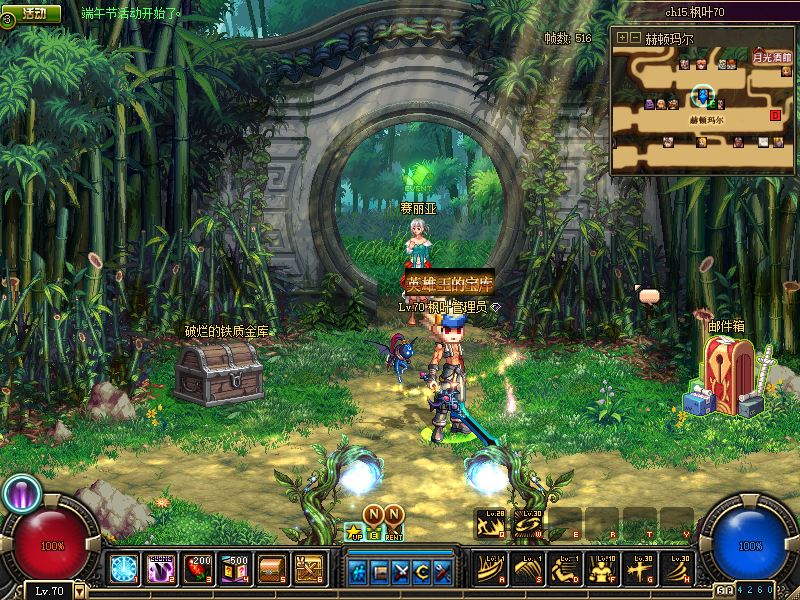This screenshot has height=600, width=800.
Task: Activate the Lv.10 golden figure buff skill
Action: tap(602, 568)
